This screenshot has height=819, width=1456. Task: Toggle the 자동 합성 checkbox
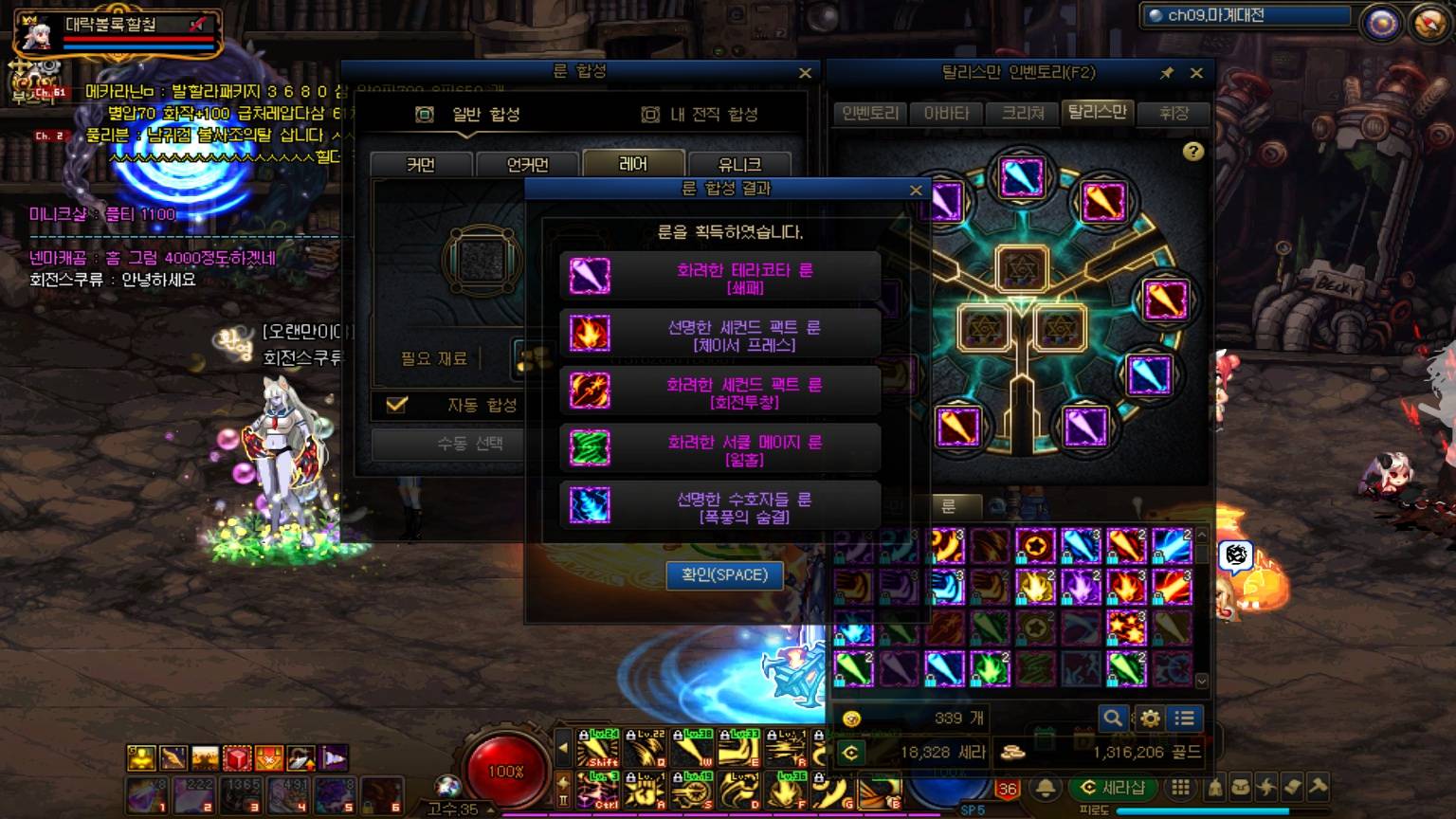397,405
